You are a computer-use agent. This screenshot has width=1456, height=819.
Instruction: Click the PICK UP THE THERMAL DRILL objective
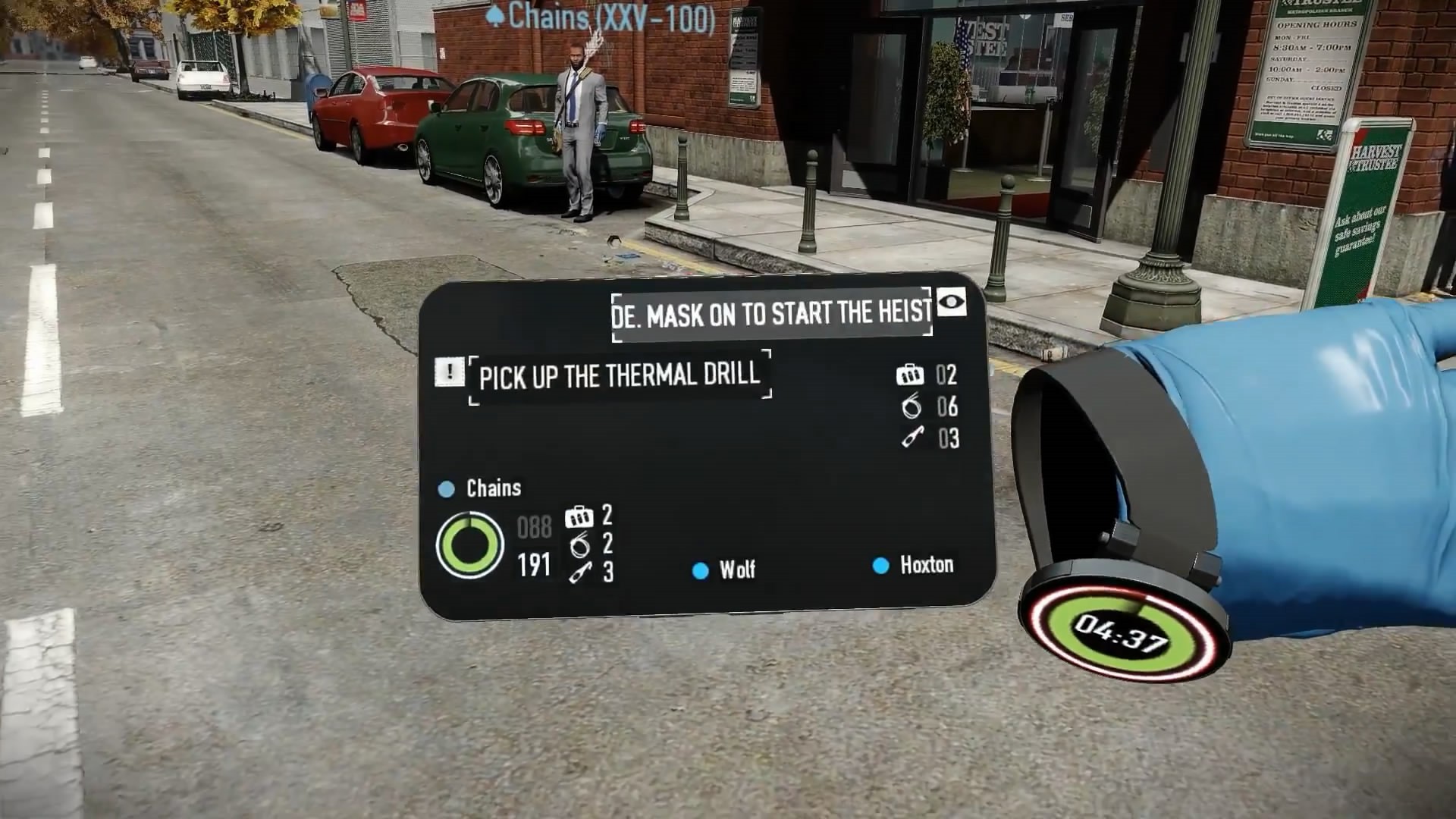click(x=622, y=375)
